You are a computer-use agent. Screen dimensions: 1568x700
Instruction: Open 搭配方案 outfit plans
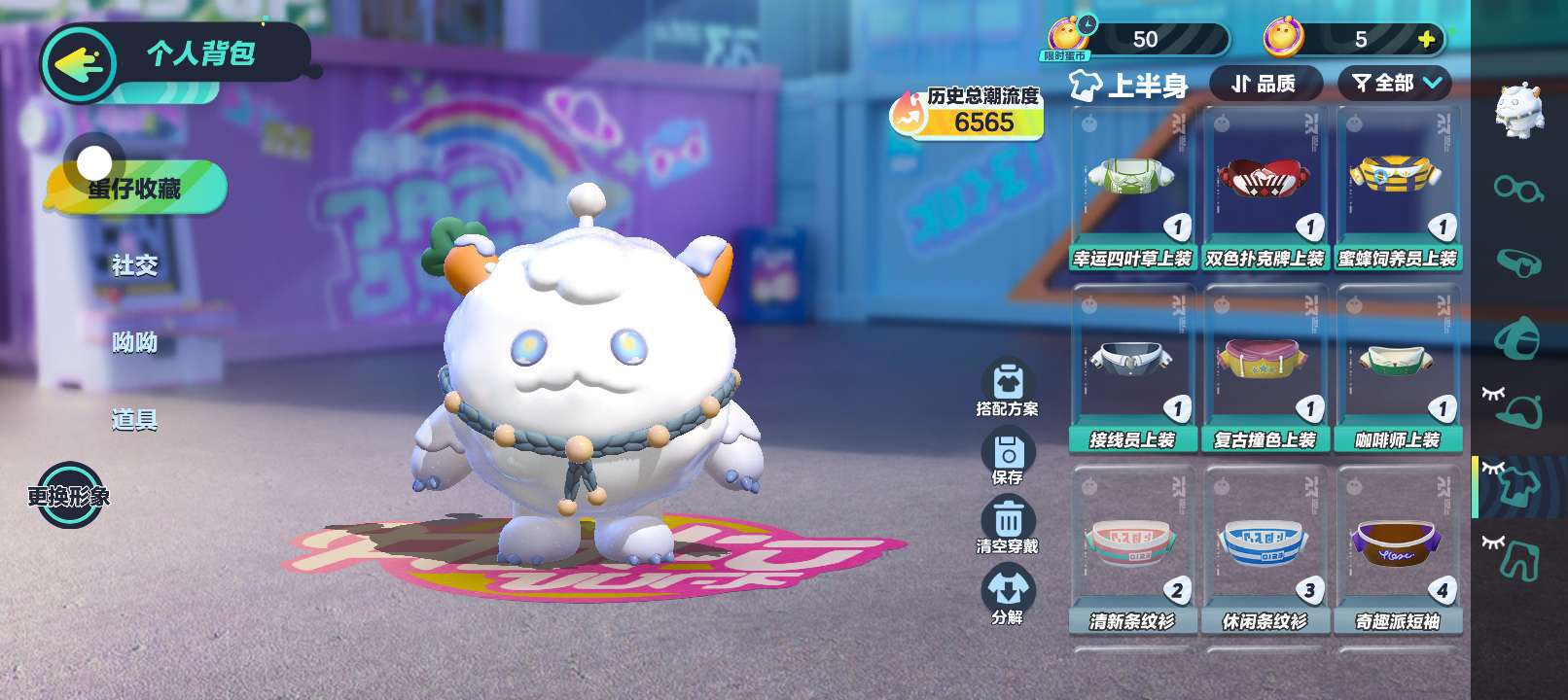point(1008,389)
